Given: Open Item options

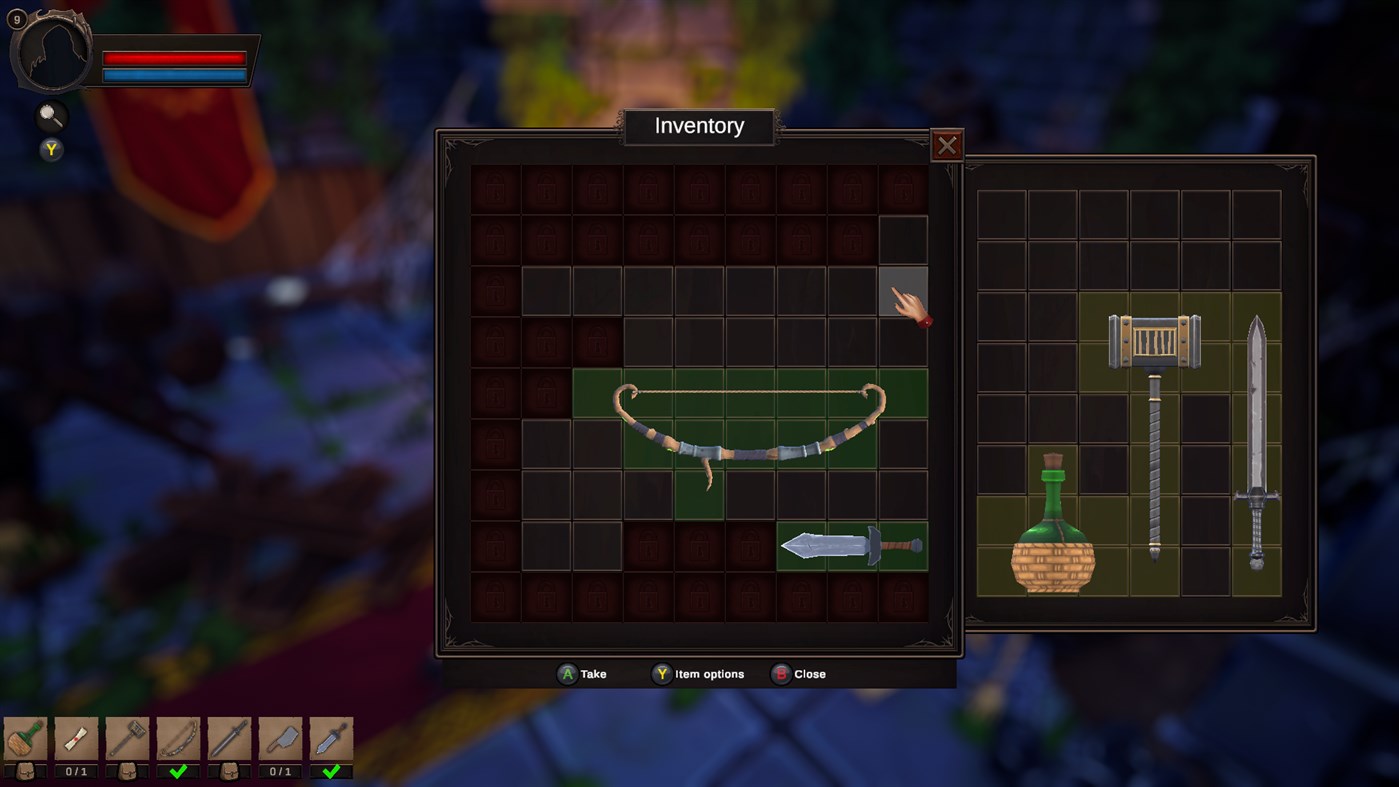Looking at the screenshot, I should [x=698, y=673].
